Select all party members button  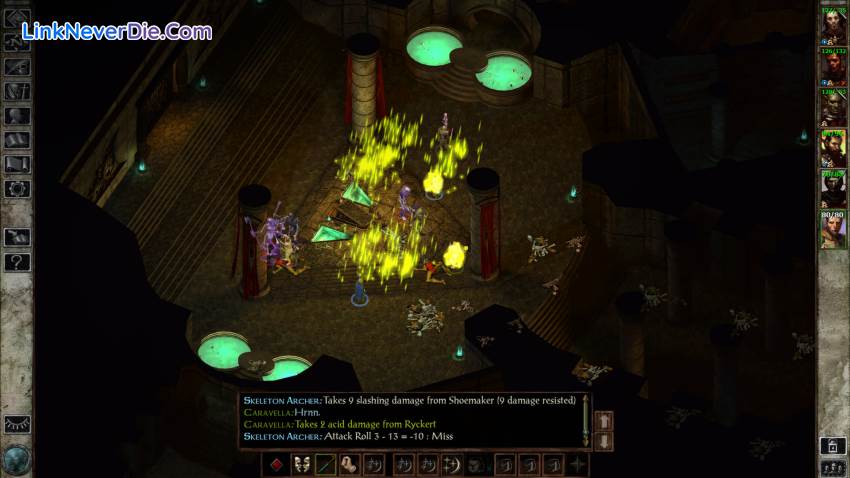coord(832,467)
